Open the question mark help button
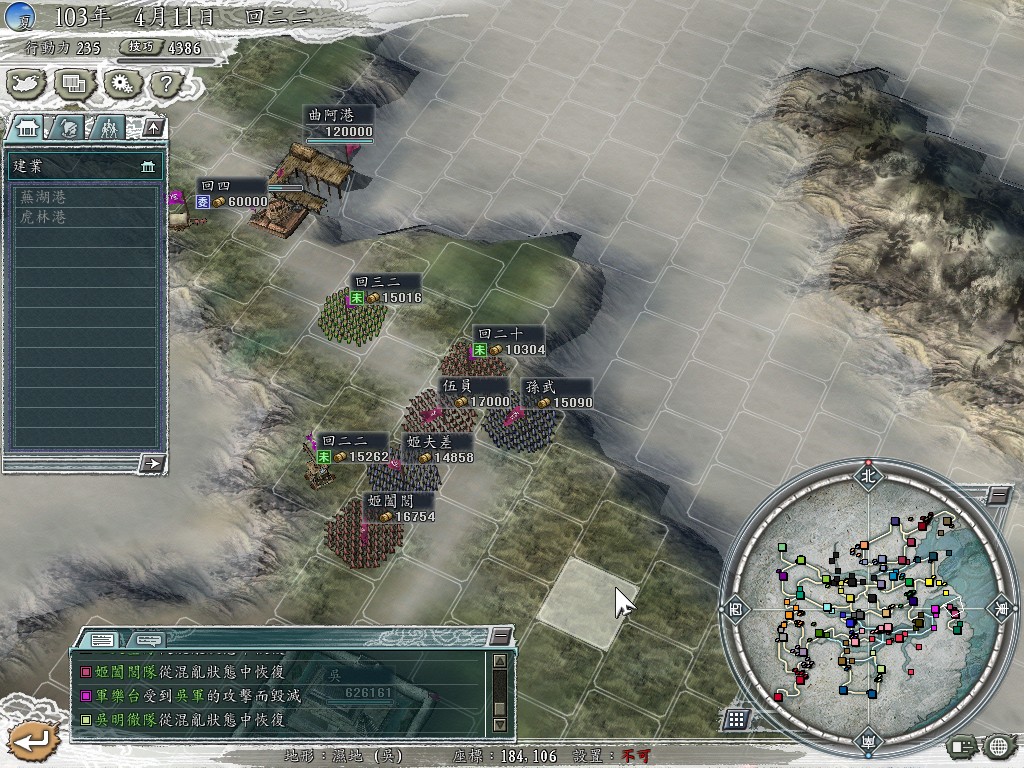This screenshot has height=768, width=1024. coord(164,84)
